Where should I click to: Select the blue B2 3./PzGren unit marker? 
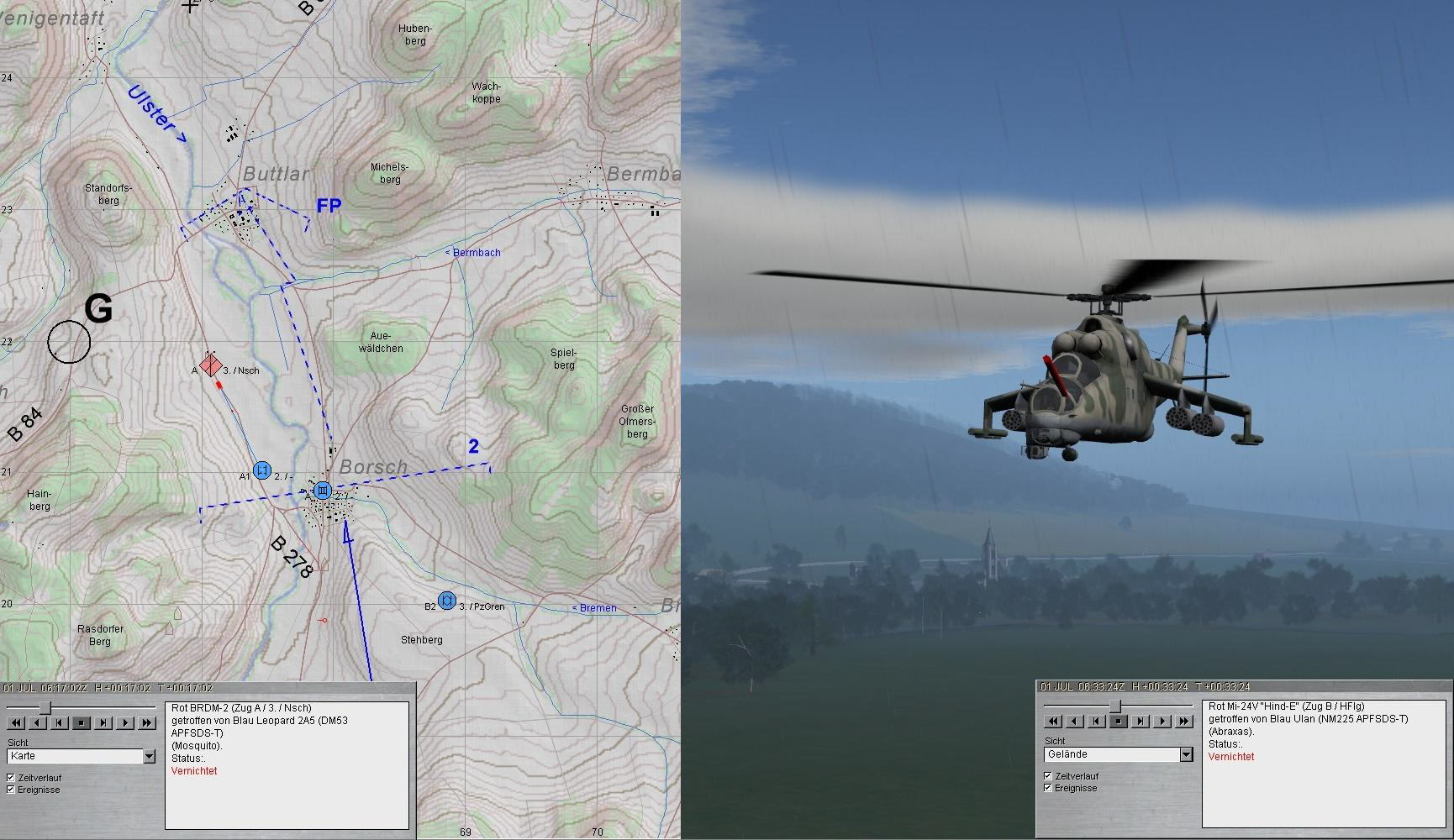[447, 601]
